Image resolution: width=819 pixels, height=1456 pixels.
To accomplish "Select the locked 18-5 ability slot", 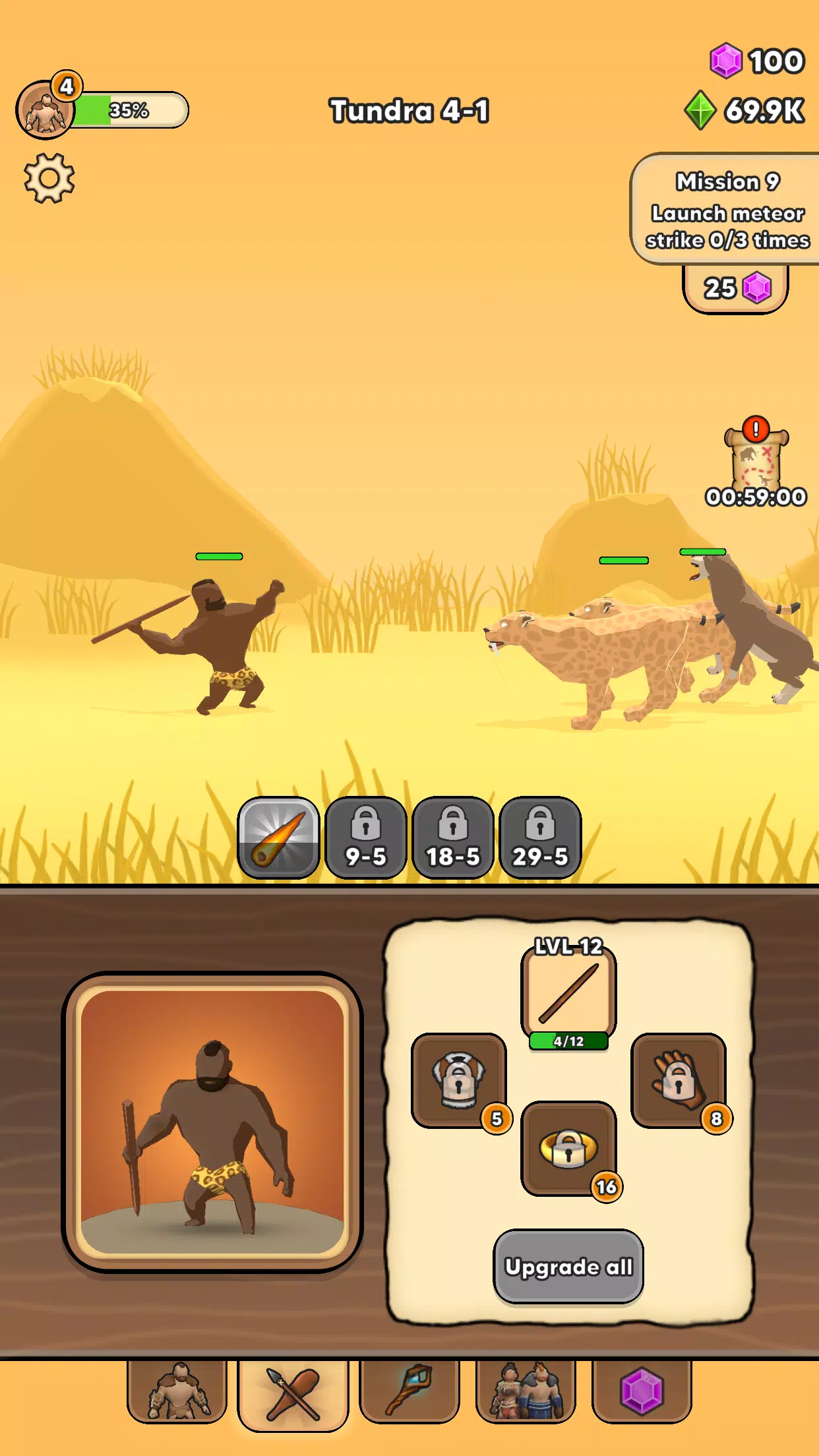I will pyautogui.click(x=453, y=837).
